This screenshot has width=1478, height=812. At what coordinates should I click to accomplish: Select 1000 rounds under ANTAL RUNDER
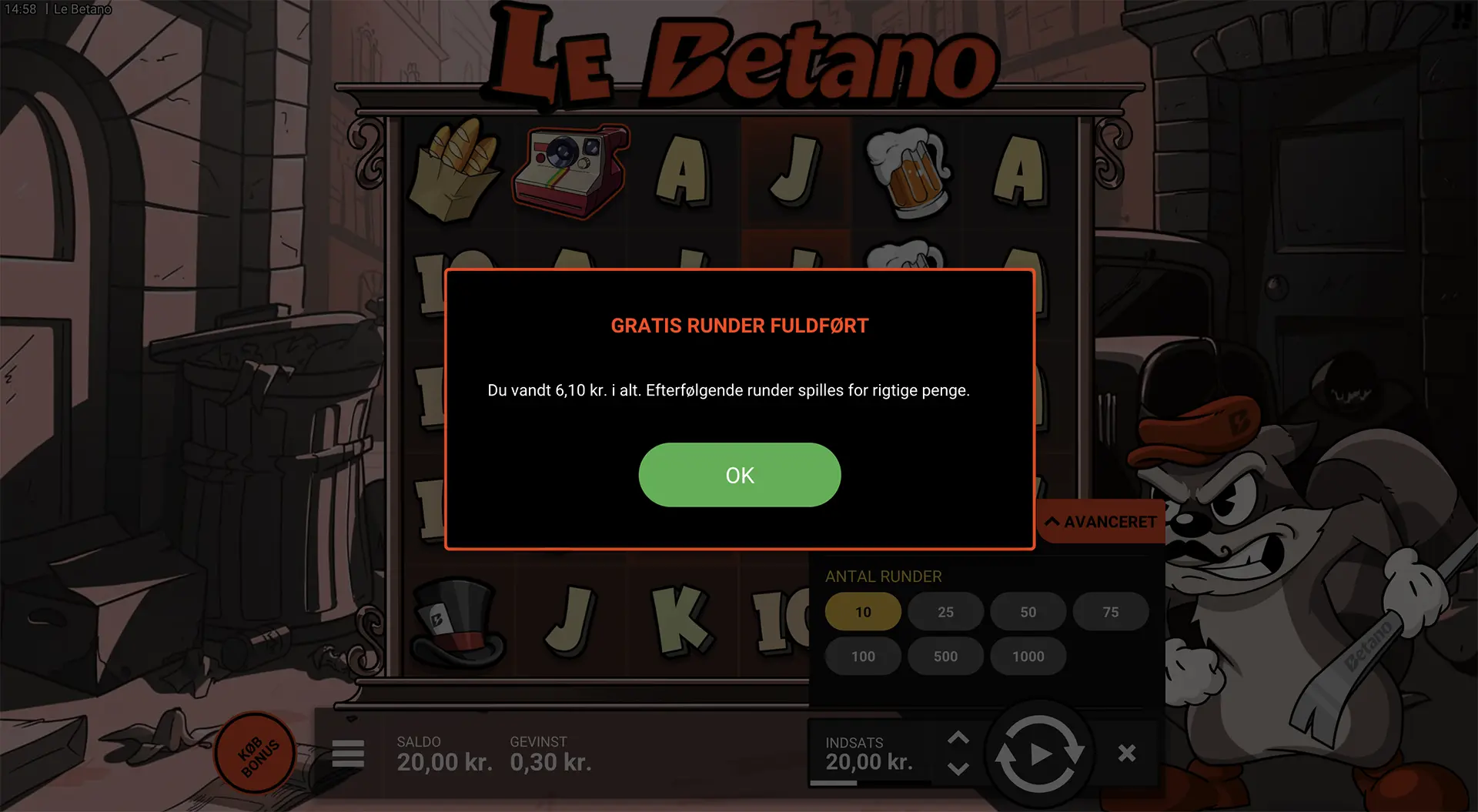(1028, 656)
